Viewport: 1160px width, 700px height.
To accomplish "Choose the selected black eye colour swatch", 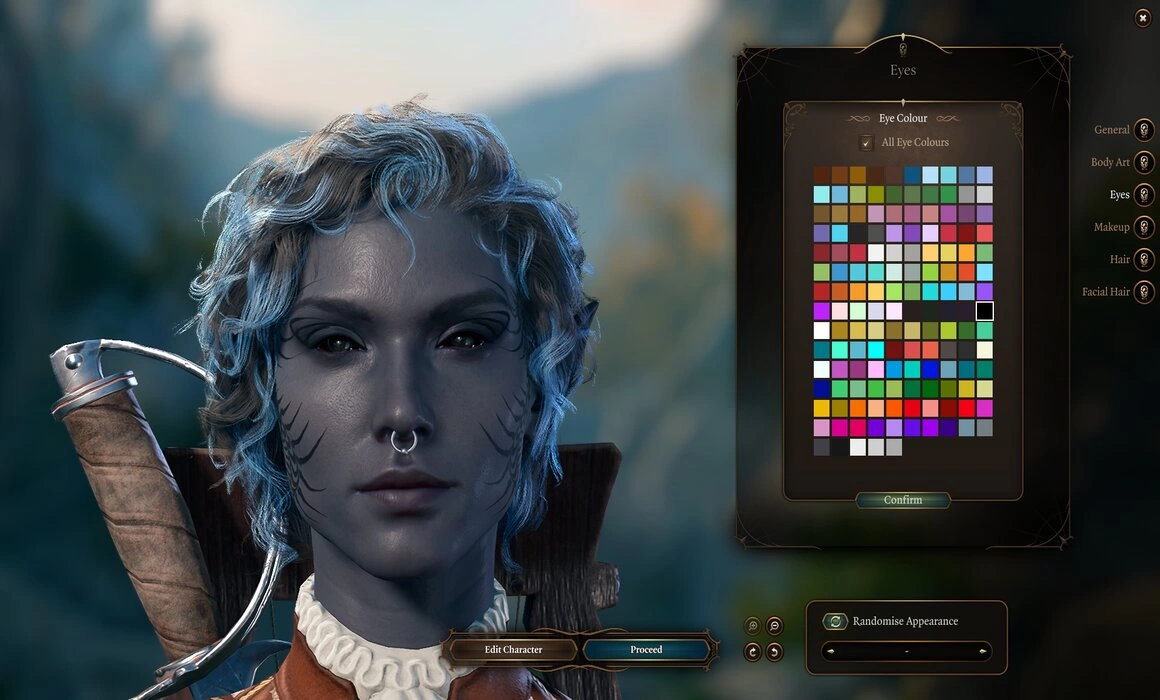I will [x=985, y=311].
